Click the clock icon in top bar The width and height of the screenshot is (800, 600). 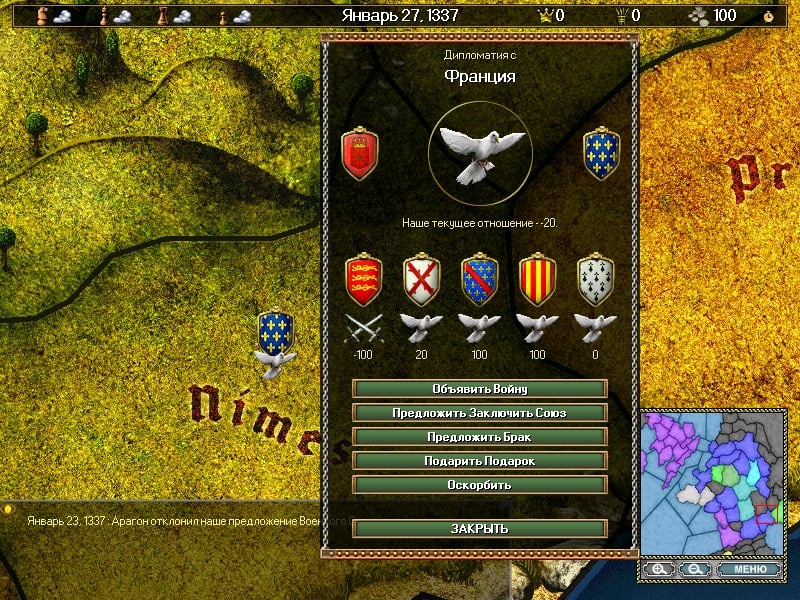pyautogui.click(x=768, y=16)
